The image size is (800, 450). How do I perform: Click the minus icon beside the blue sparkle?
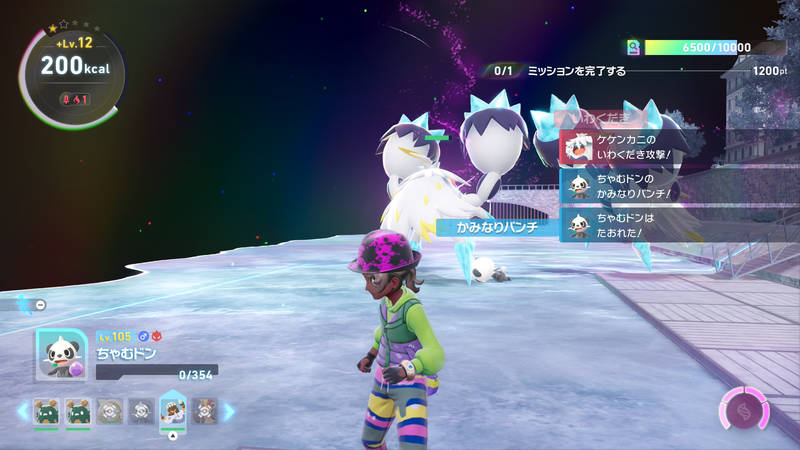tap(41, 304)
